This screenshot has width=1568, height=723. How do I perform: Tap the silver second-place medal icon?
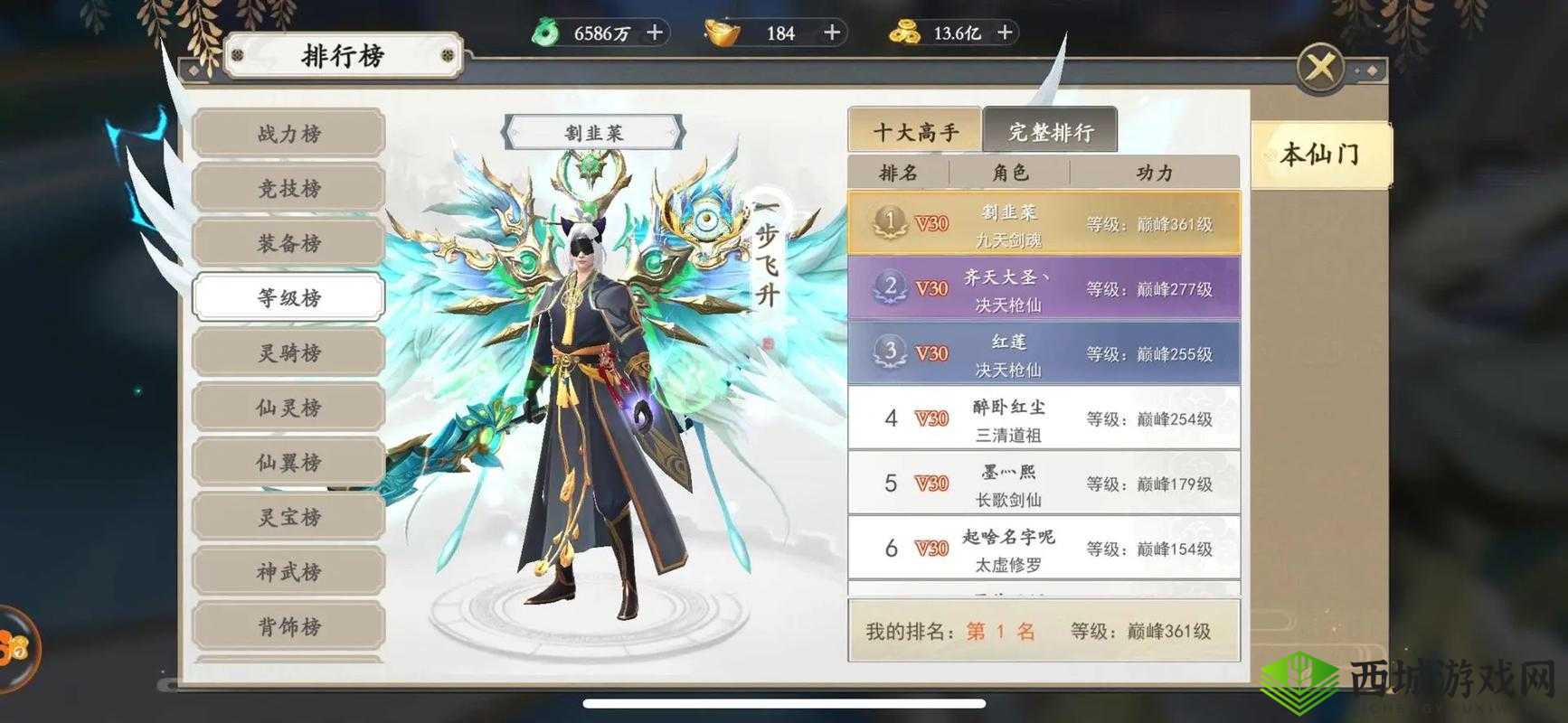click(x=891, y=287)
